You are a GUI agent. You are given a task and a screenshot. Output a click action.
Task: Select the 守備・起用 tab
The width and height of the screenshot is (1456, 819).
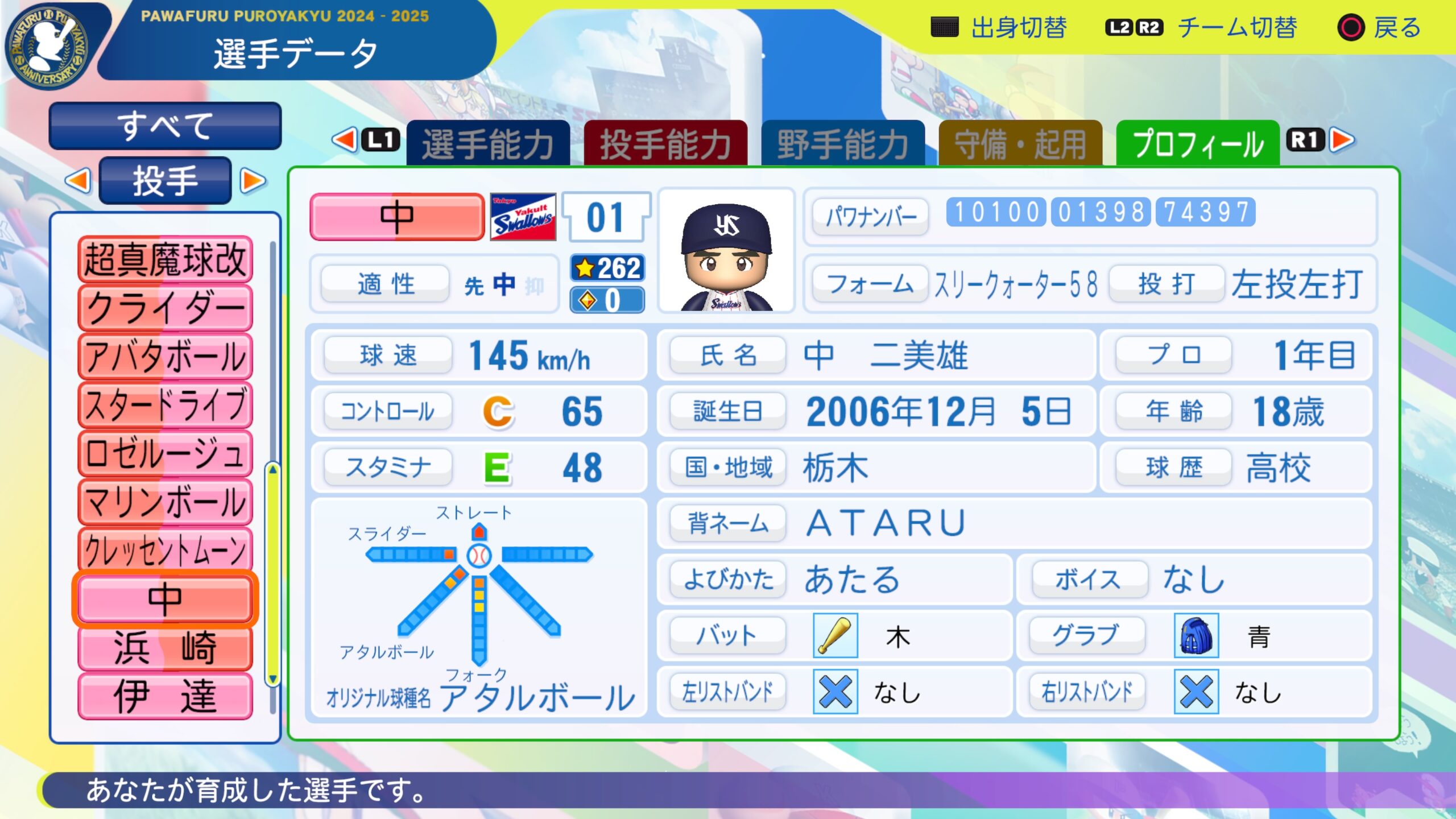point(1020,143)
